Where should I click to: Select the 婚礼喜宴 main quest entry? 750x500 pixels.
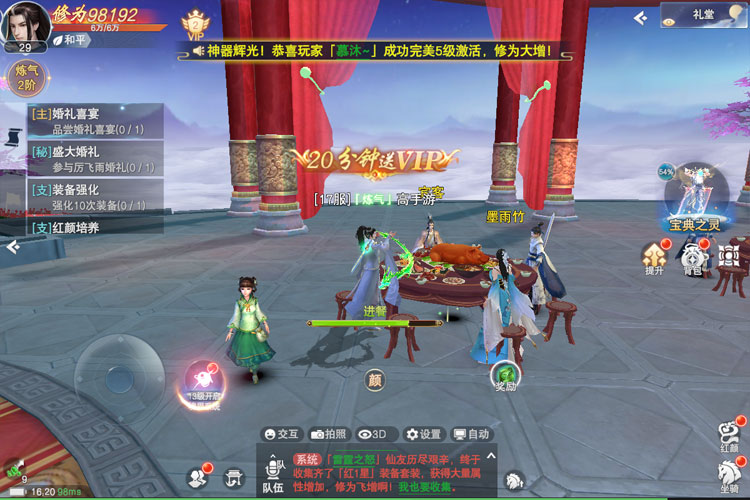pos(90,120)
